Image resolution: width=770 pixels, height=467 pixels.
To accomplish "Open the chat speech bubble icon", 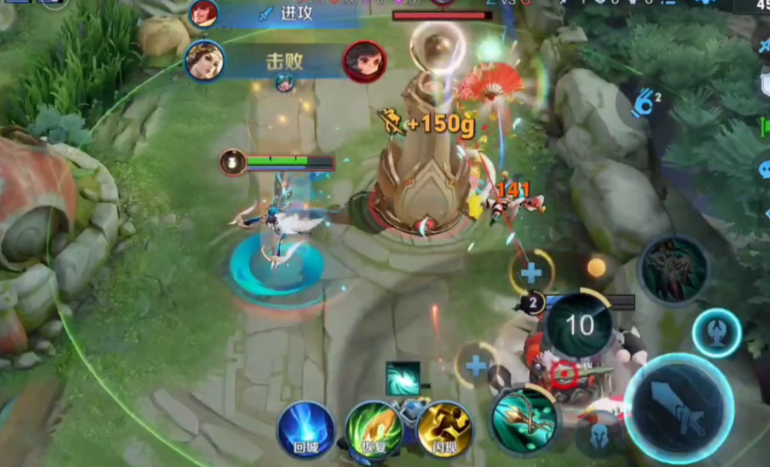I will (763, 169).
